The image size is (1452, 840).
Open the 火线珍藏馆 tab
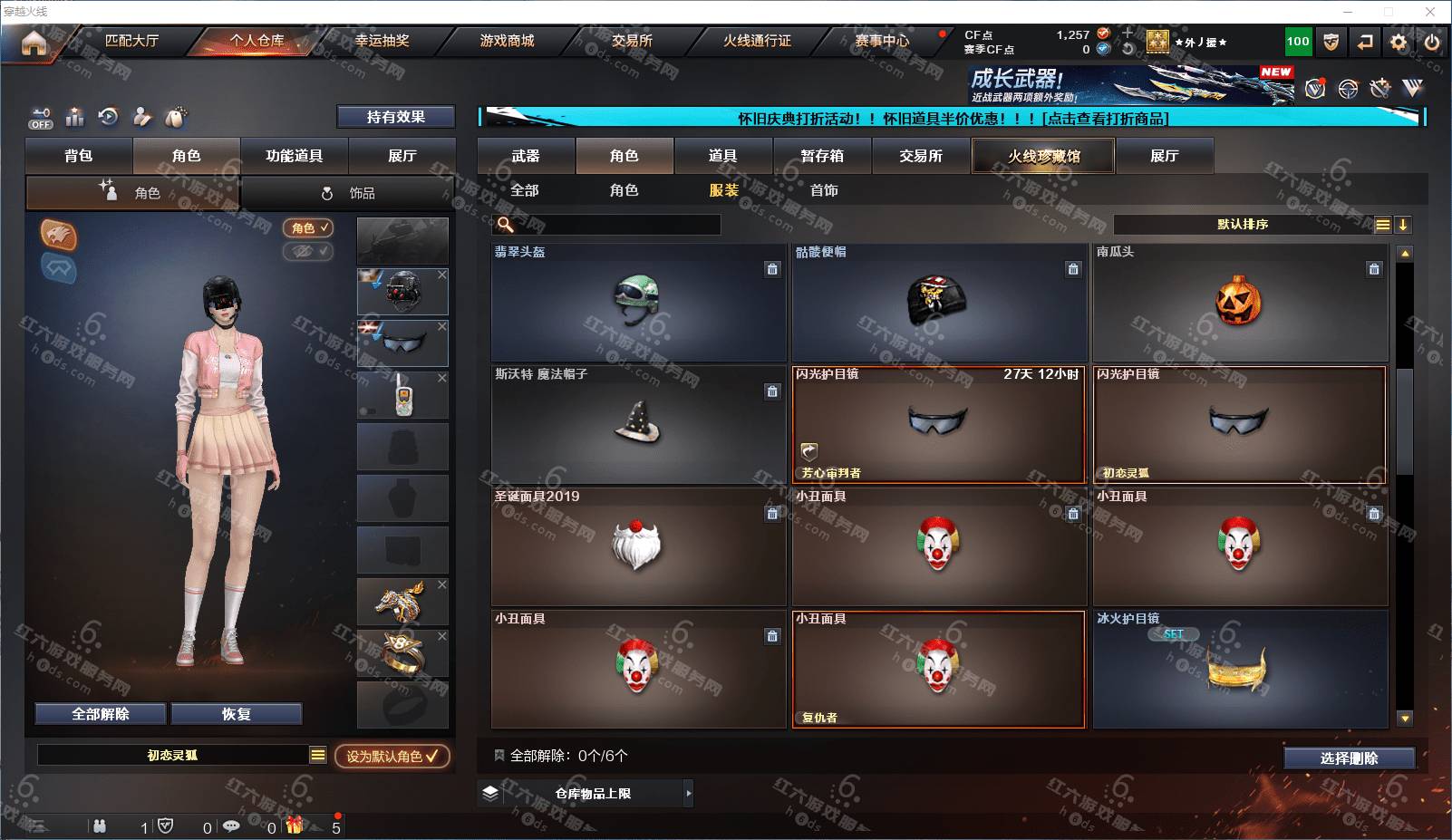coord(1043,156)
